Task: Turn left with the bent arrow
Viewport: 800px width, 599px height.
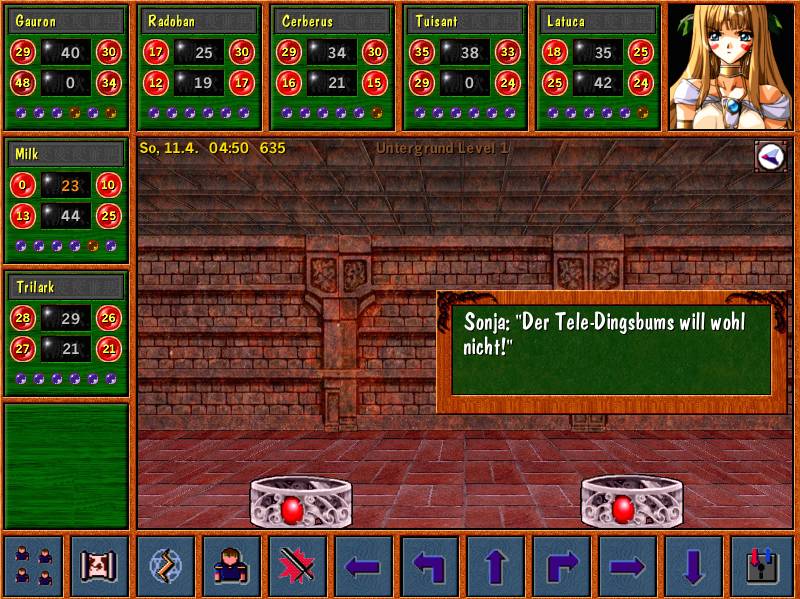Action: pyautogui.click(x=430, y=566)
